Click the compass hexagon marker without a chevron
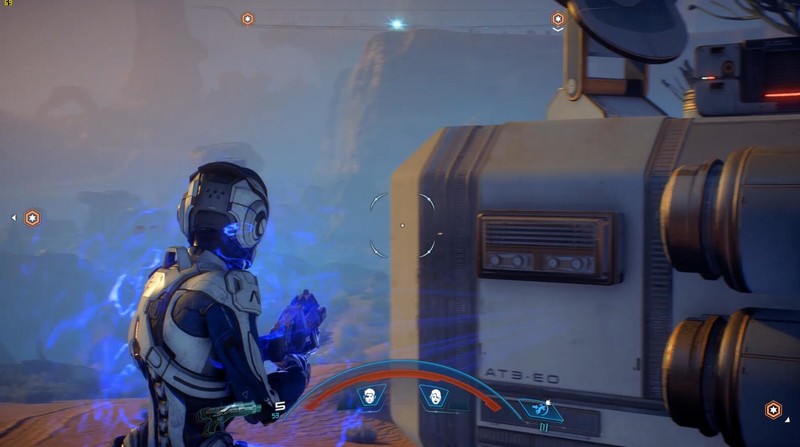The width and height of the screenshot is (800, 447). click(x=247, y=18)
